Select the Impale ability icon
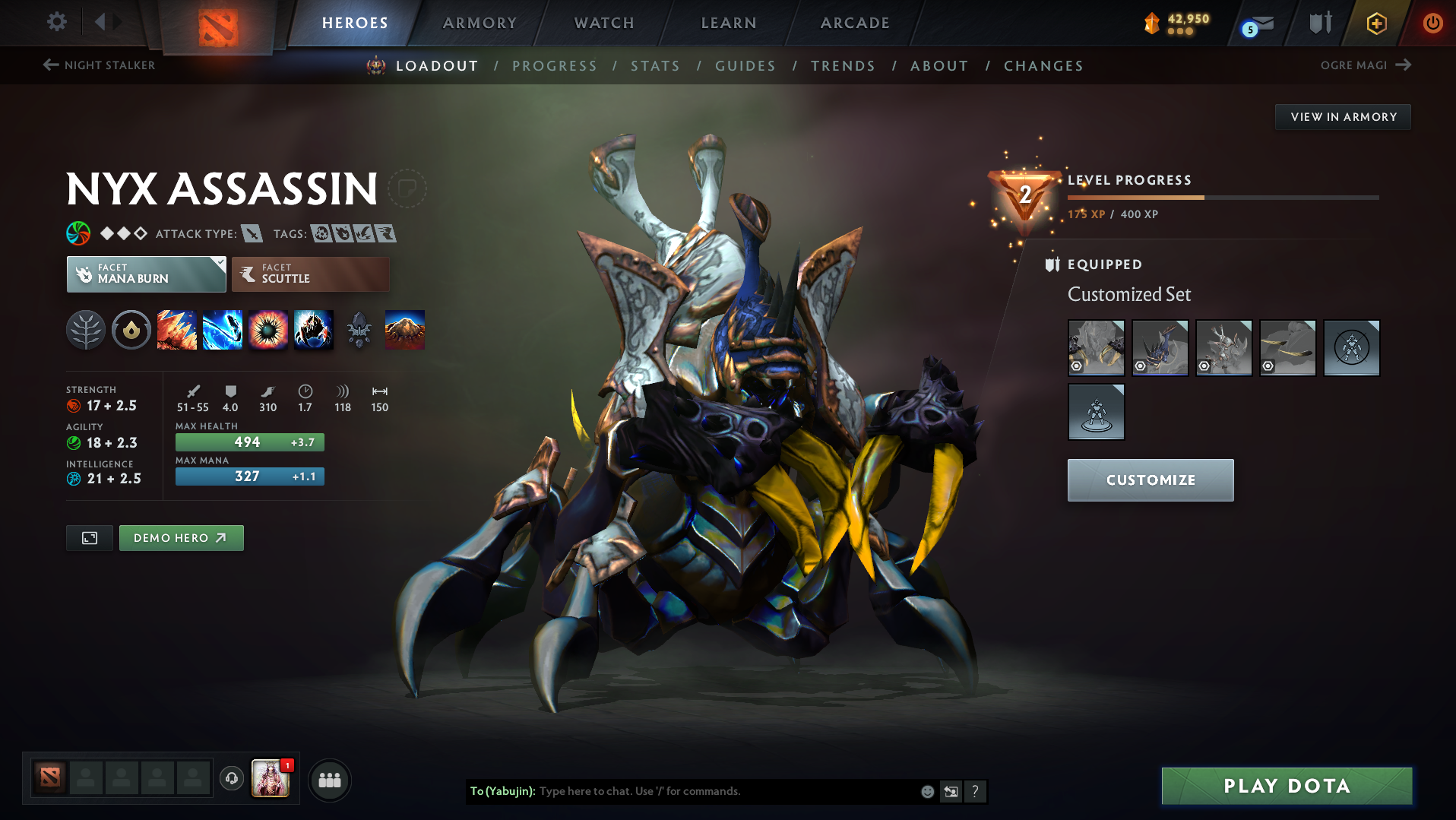Viewport: 1456px width, 820px height. click(176, 330)
